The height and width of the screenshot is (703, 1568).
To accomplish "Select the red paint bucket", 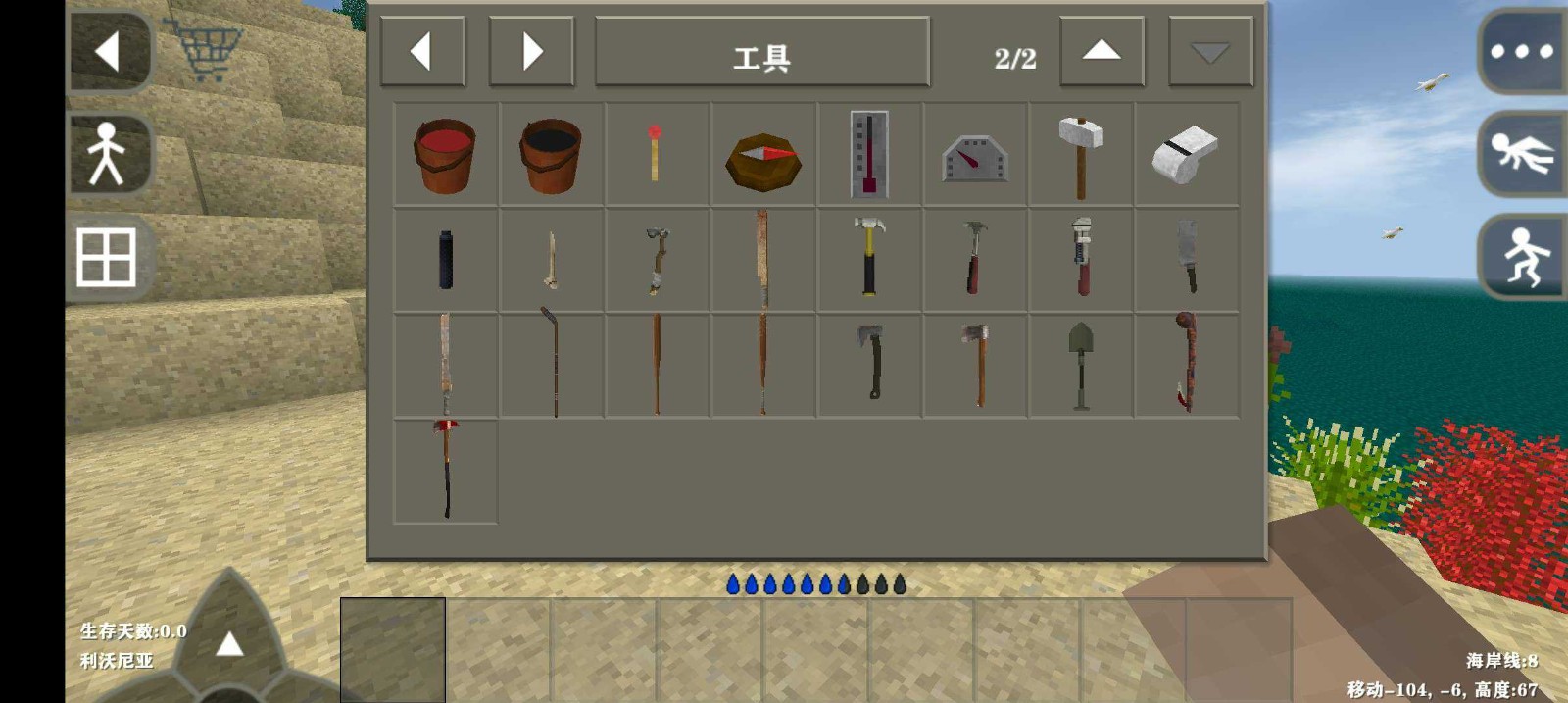I will pyautogui.click(x=446, y=155).
